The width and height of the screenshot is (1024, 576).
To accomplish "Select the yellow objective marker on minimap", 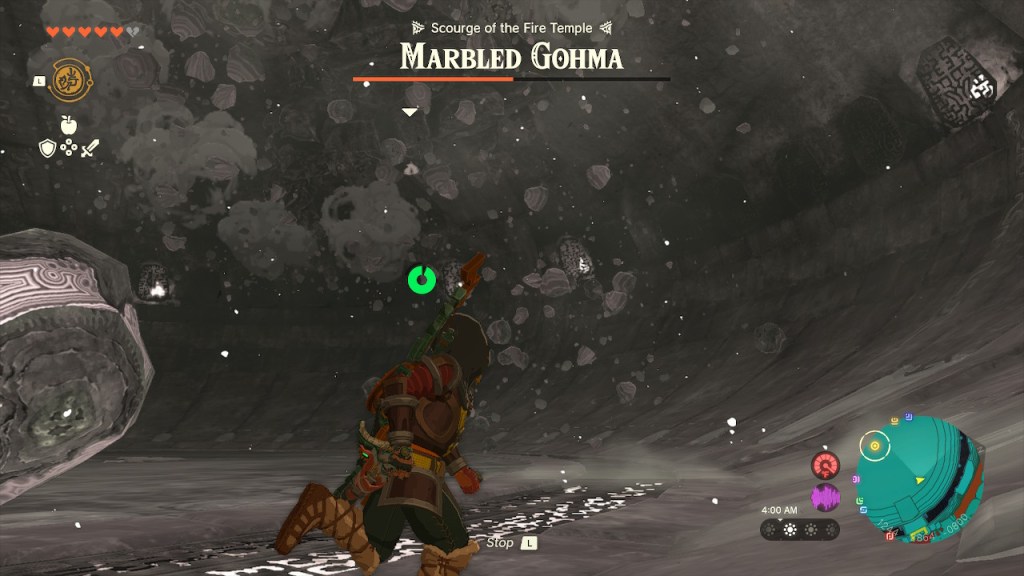I will [876, 445].
